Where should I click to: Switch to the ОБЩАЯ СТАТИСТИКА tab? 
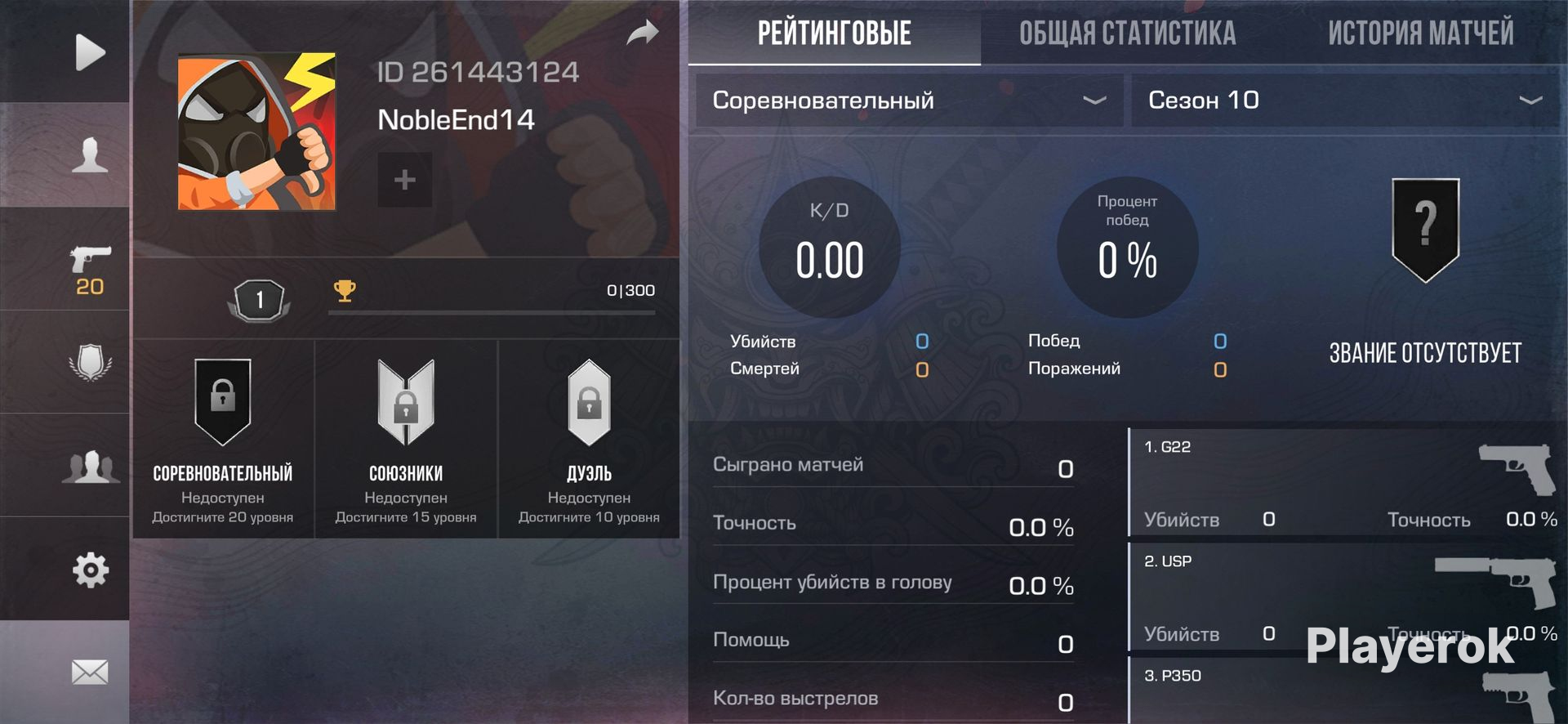point(1126,33)
